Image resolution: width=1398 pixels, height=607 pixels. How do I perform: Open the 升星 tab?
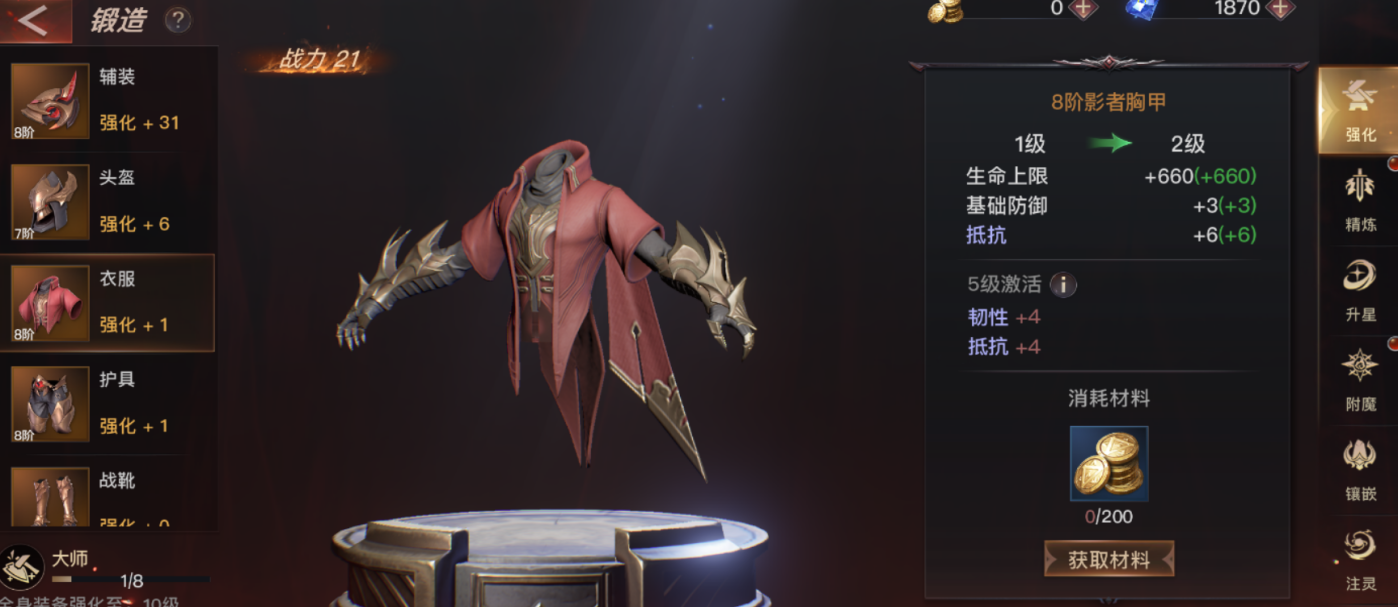pos(1360,290)
